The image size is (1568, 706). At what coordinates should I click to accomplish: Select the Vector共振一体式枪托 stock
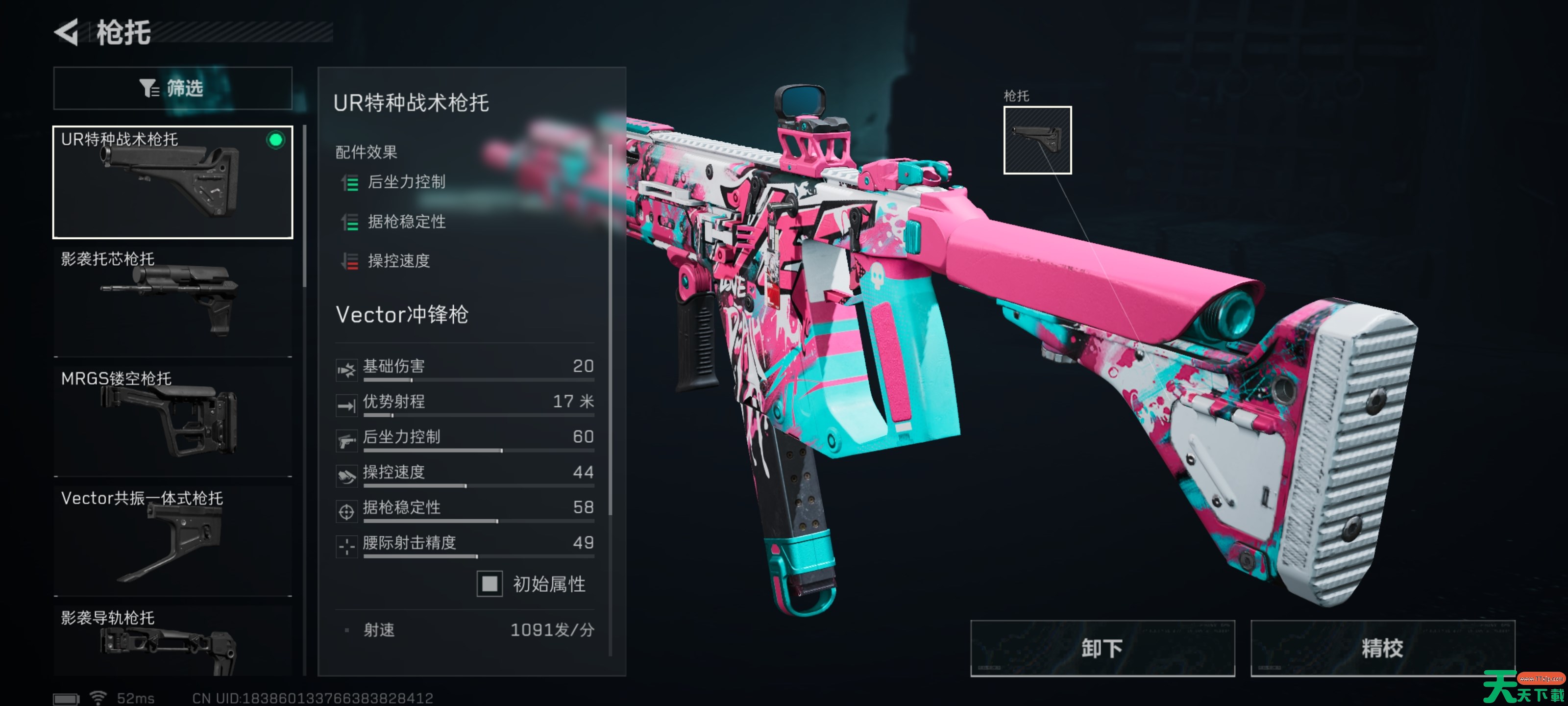pyautogui.click(x=172, y=539)
